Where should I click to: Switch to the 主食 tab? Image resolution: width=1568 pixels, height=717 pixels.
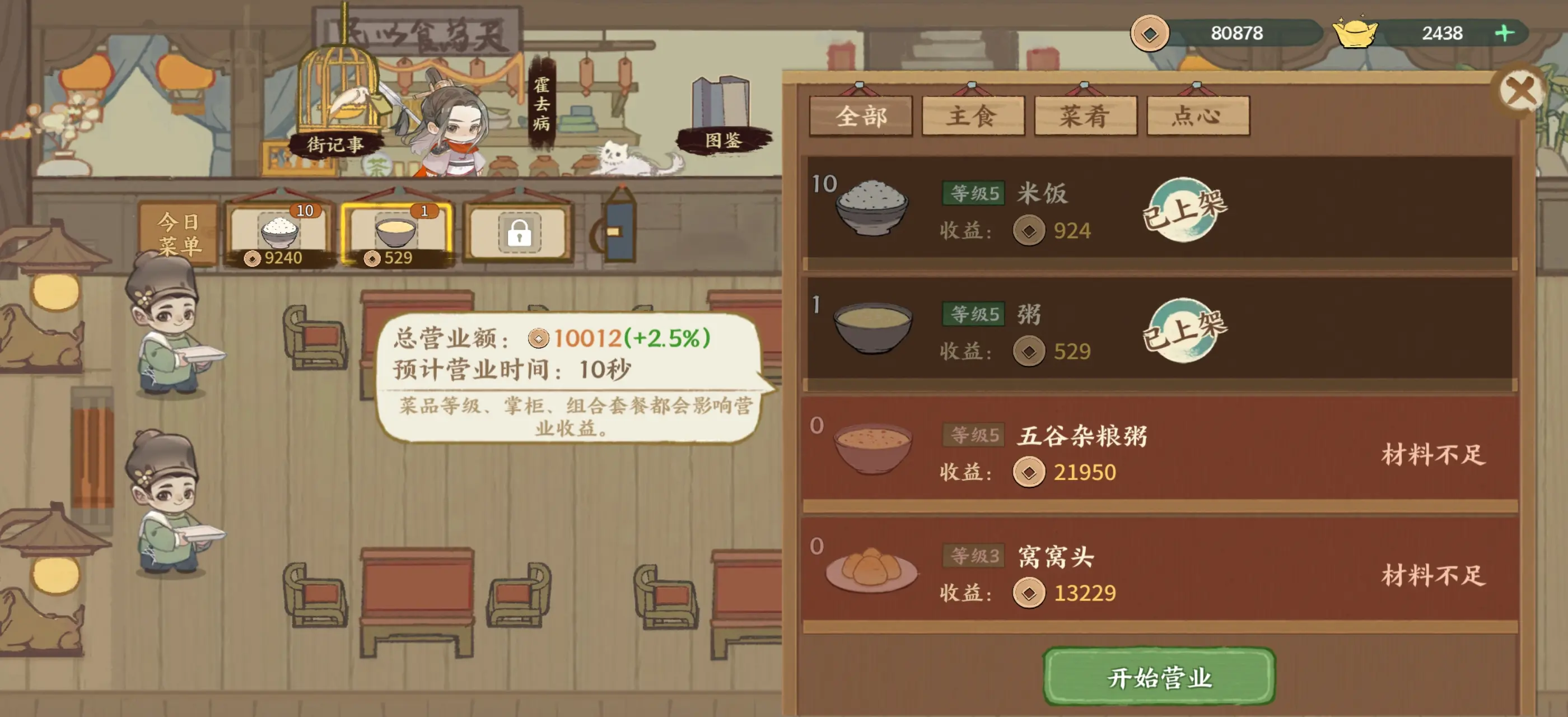point(972,115)
